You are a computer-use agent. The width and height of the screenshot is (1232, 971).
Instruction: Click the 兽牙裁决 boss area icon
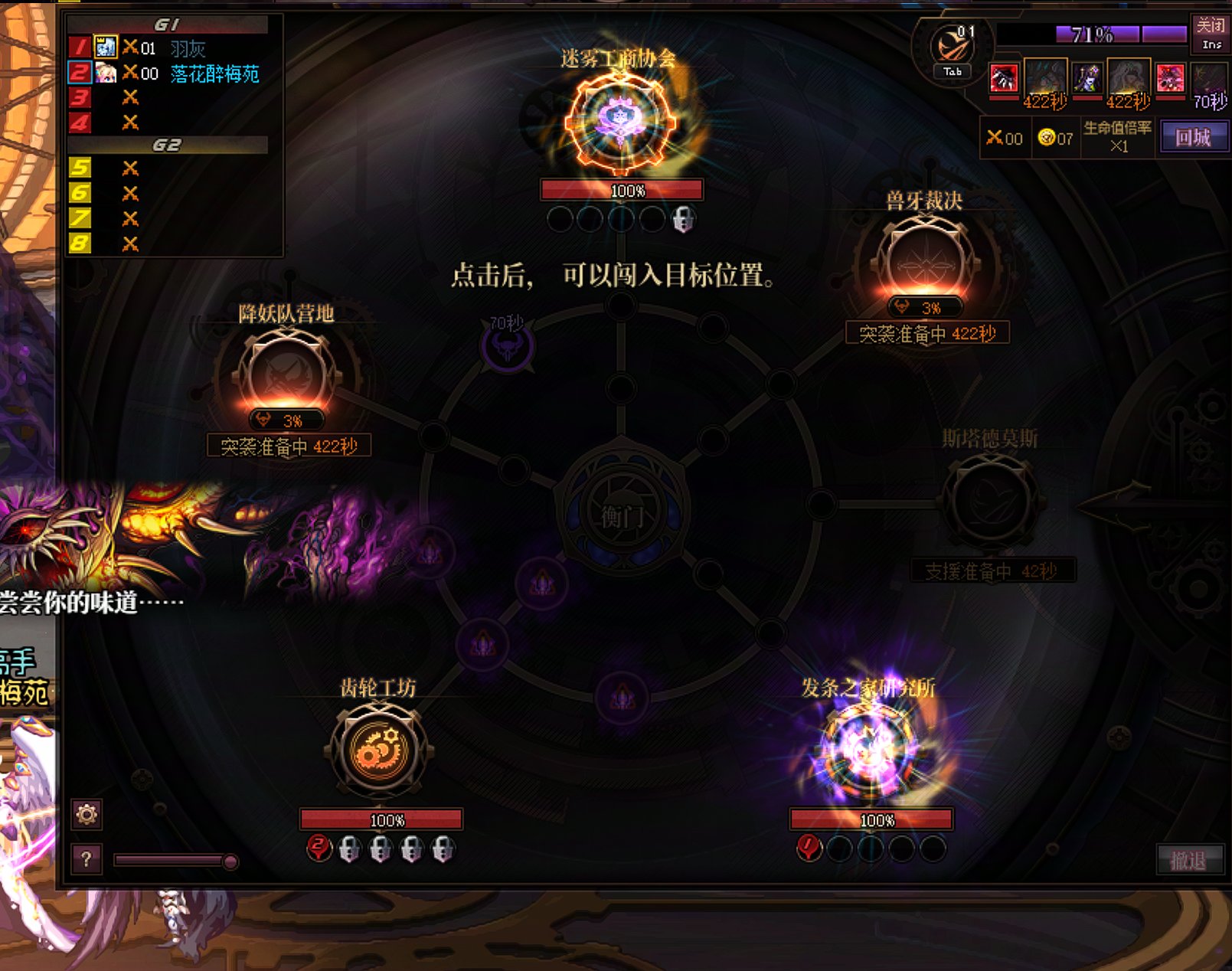coord(924,257)
